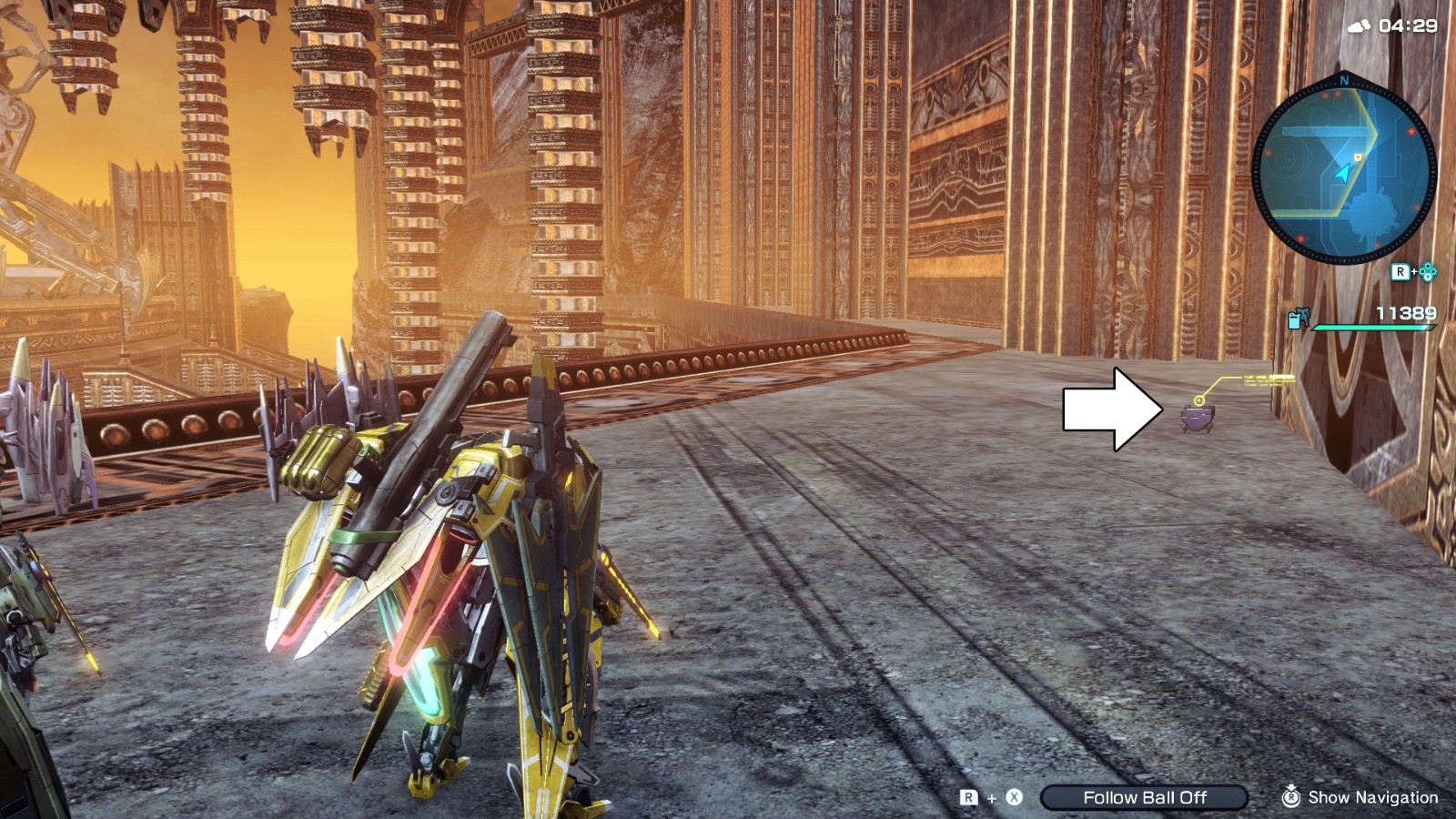The height and width of the screenshot is (819, 1456).
Task: Click the d-pad icon beside the R prompt
Action: pyautogui.click(x=1429, y=271)
